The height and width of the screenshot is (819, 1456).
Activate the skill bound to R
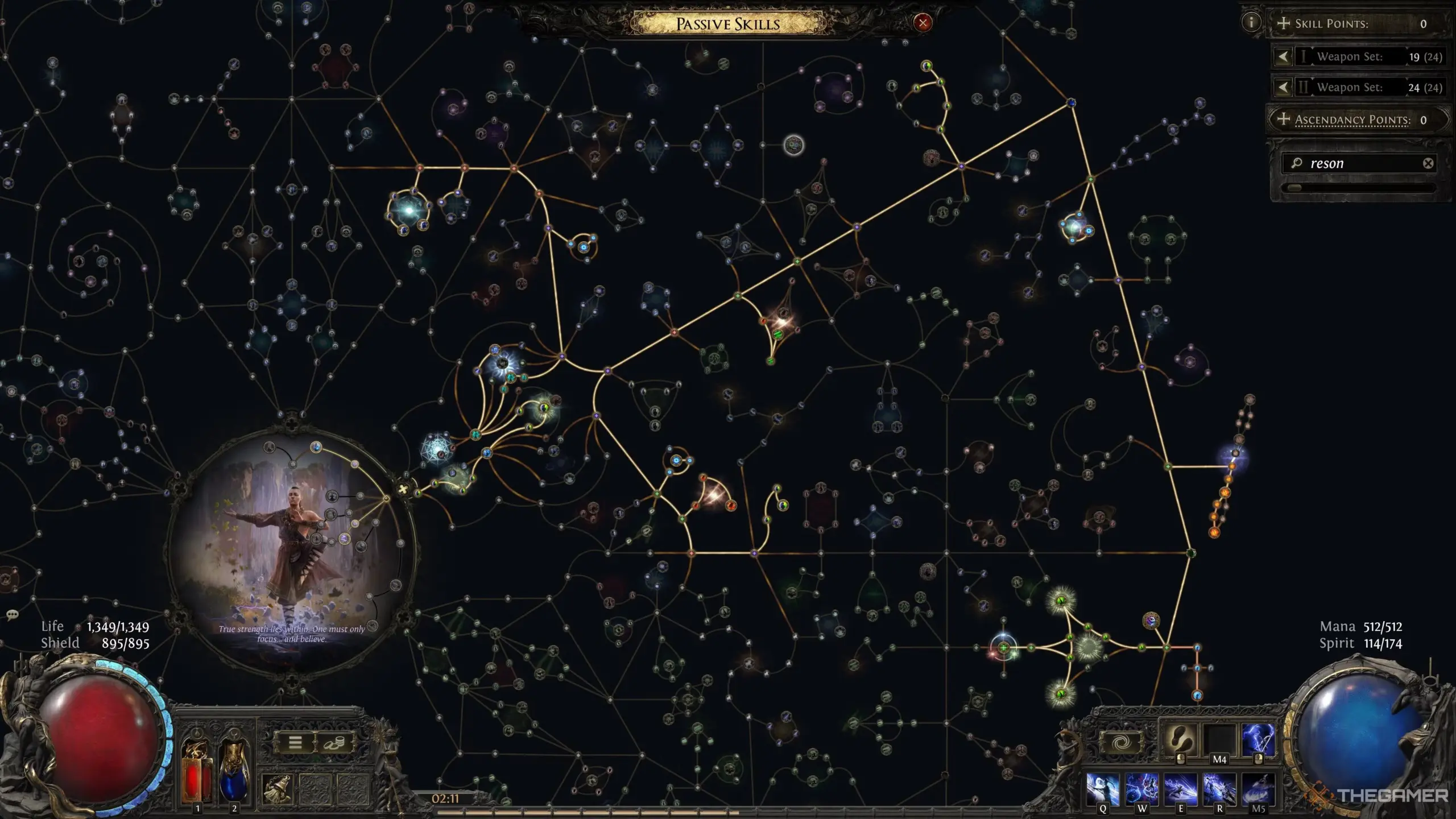(x=1219, y=789)
